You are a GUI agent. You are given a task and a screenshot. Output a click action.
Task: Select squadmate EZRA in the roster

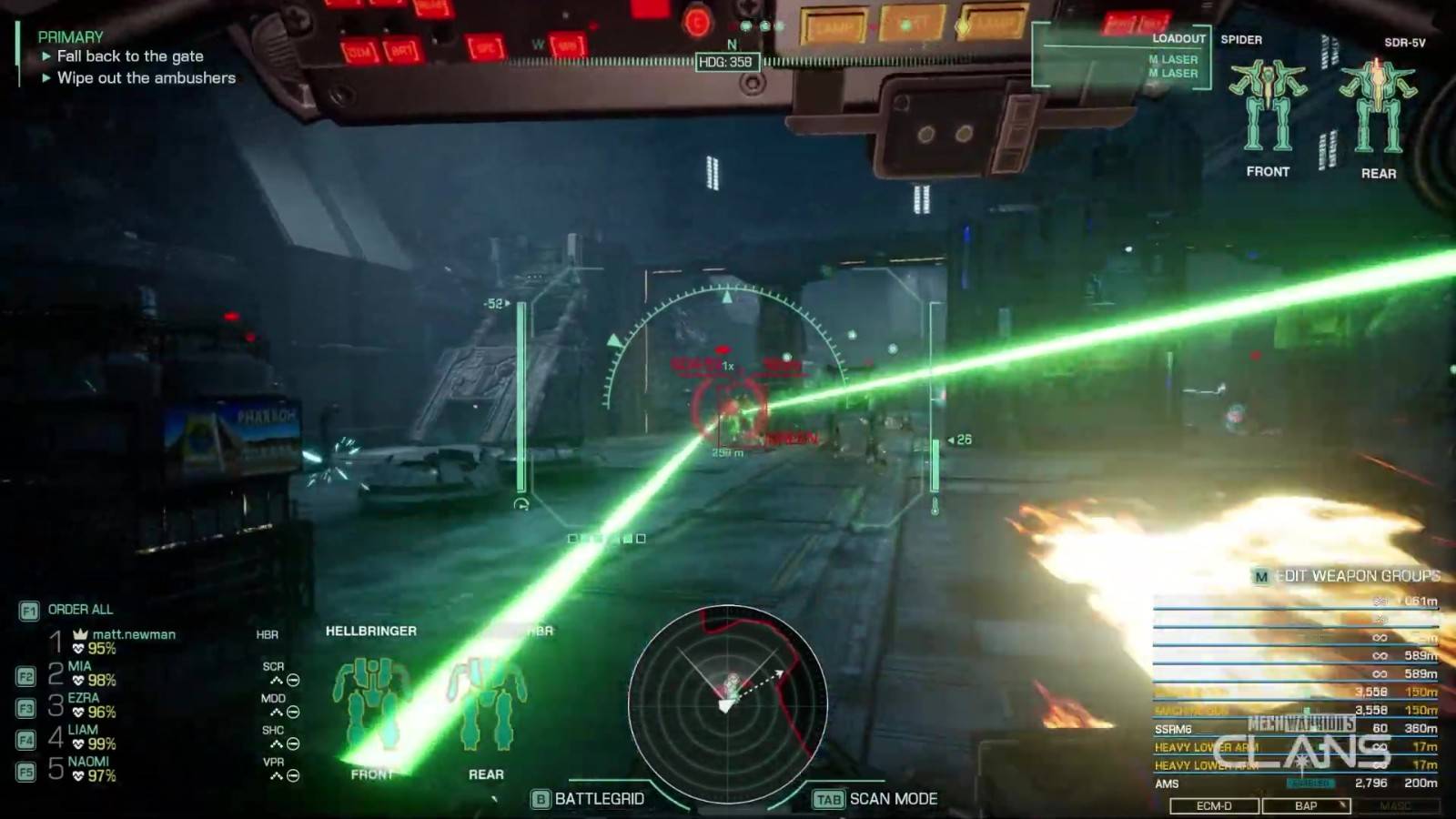coord(84,698)
